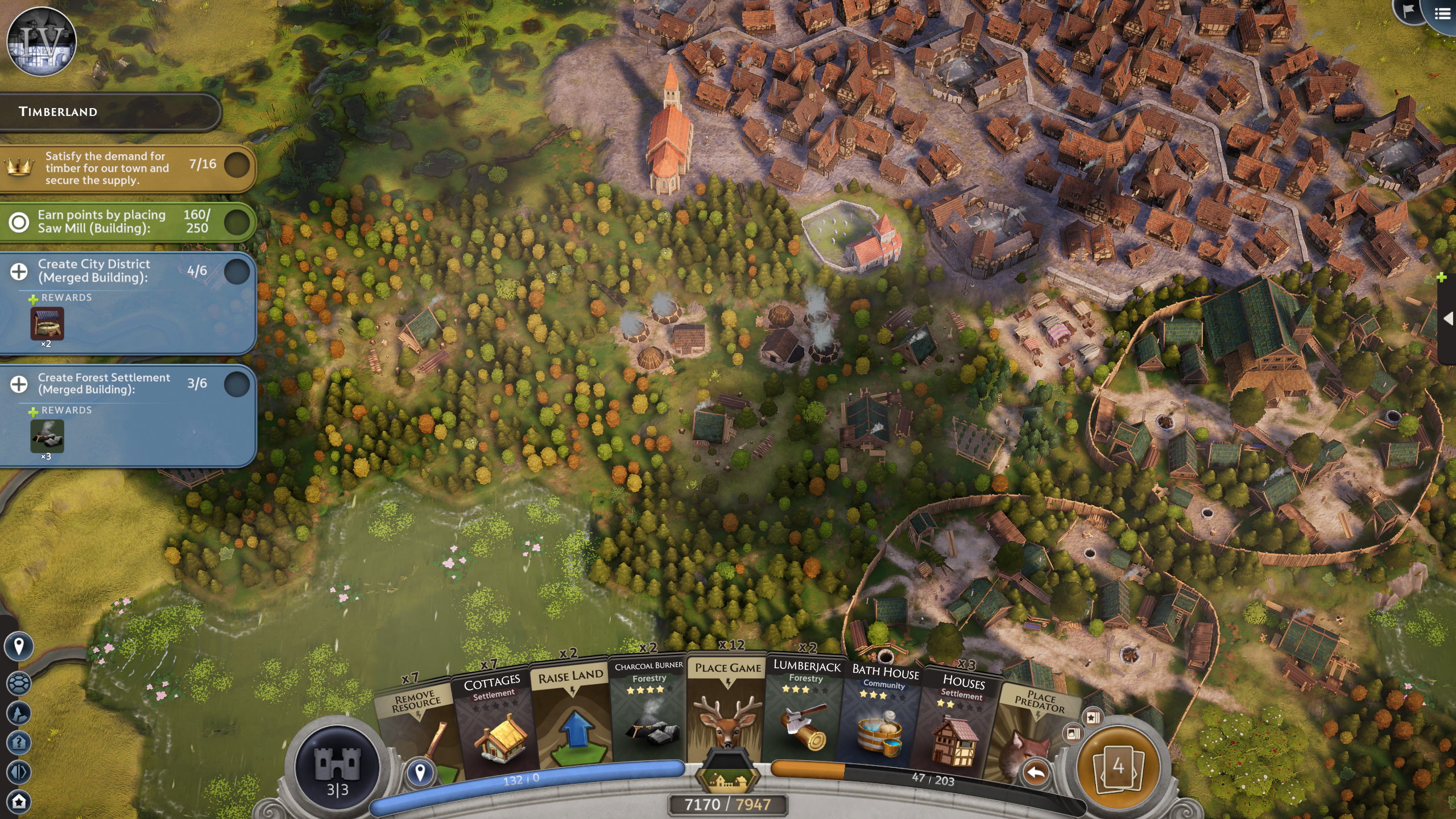This screenshot has height=819, width=1456.
Task: Open the question mark help icon
Action: 19,742
